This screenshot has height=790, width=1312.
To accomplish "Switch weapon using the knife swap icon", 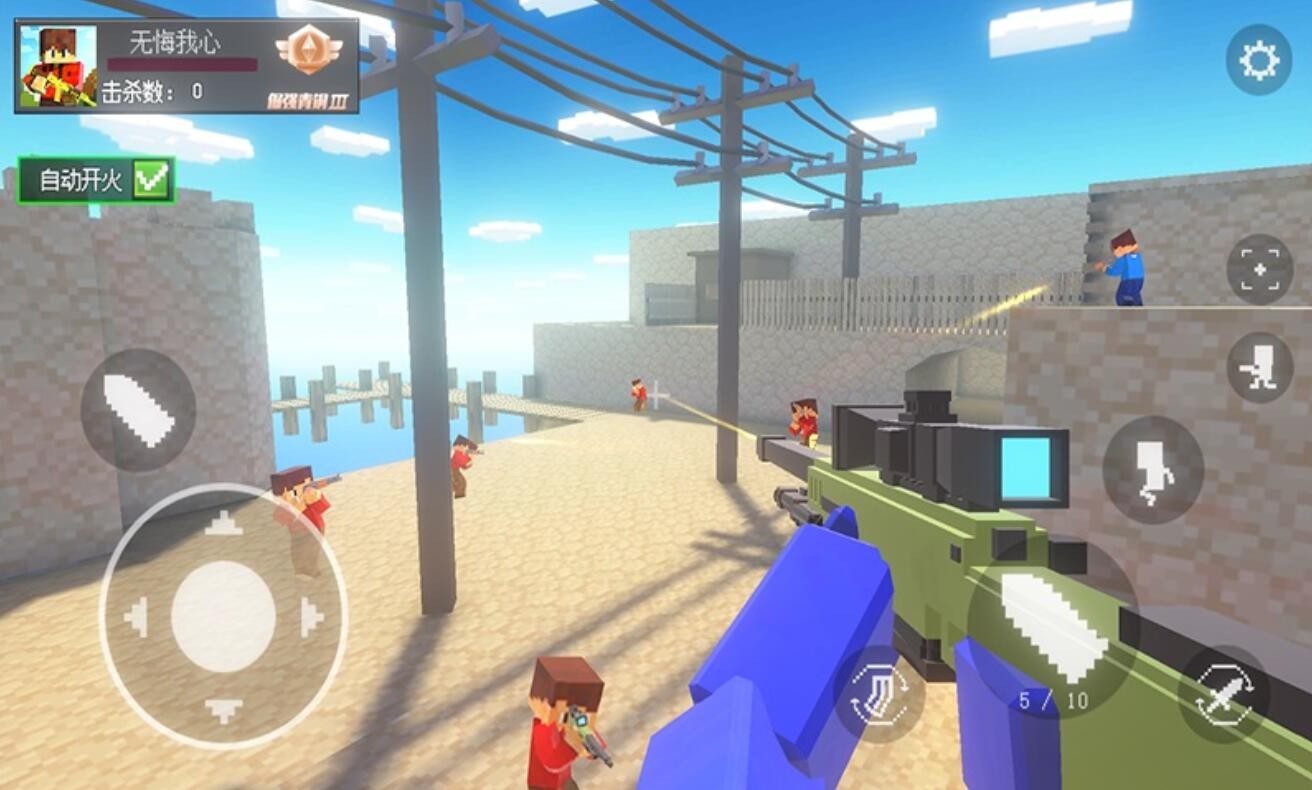I will click(1223, 693).
